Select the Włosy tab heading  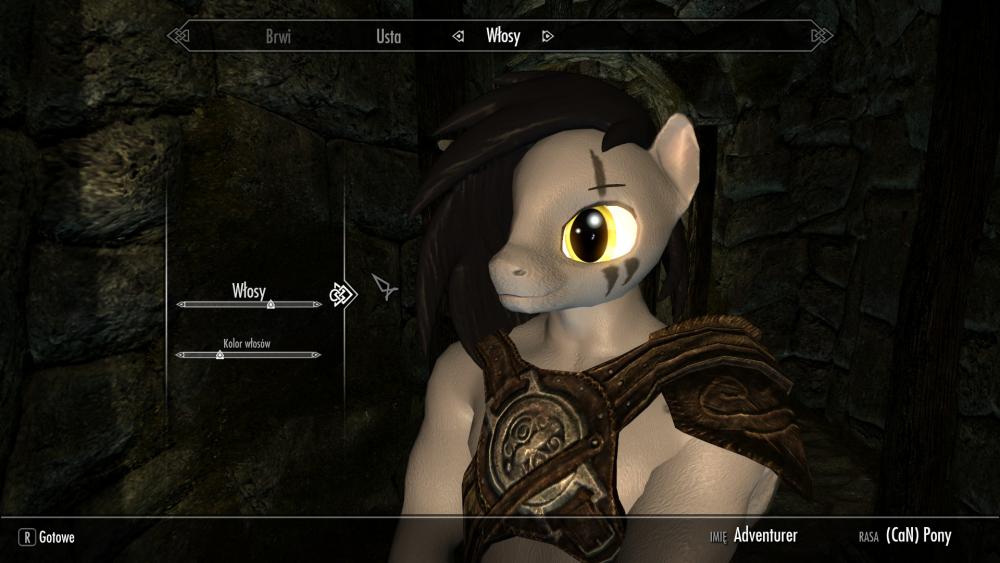pos(502,37)
